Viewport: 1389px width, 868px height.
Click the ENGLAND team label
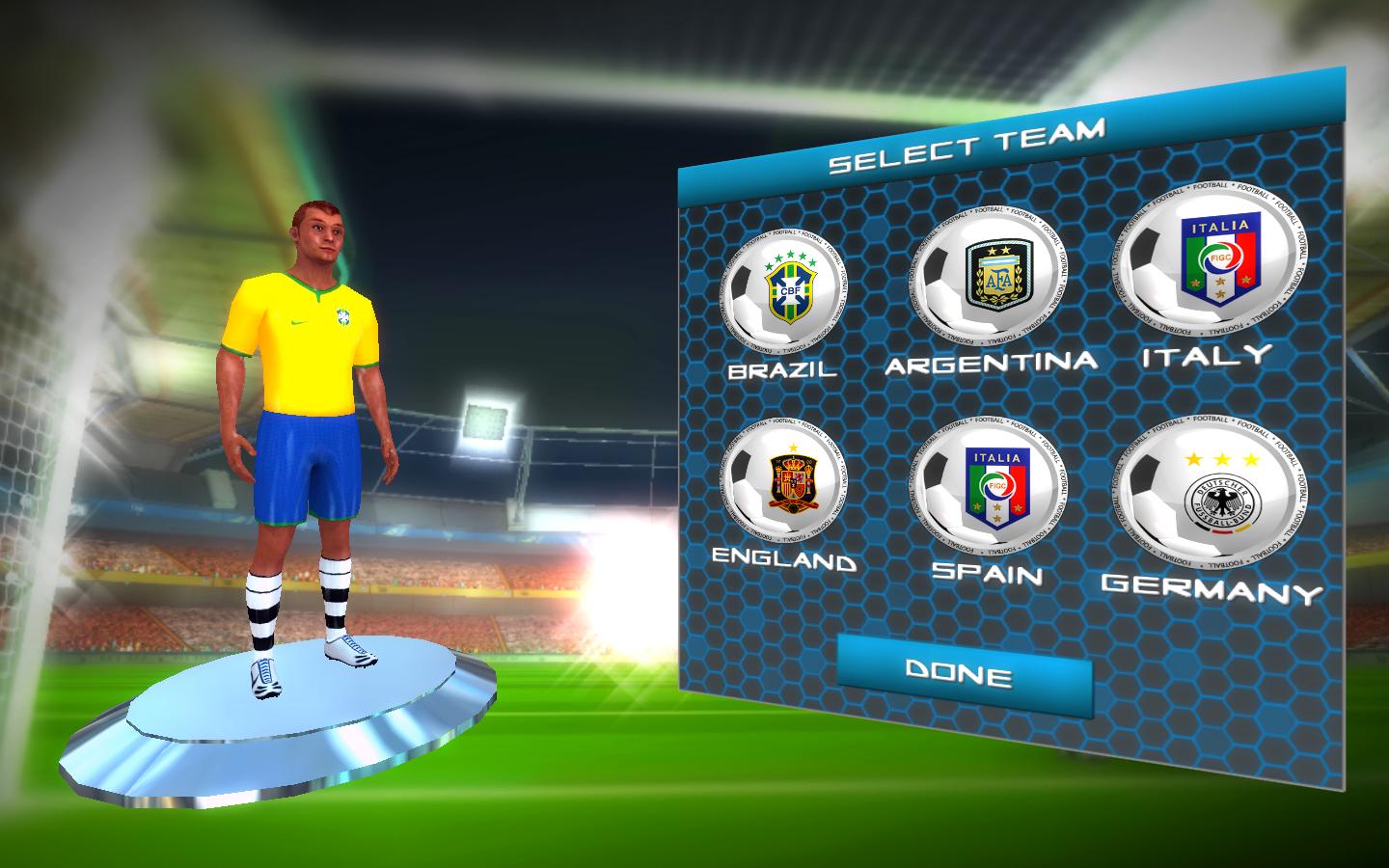(783, 561)
